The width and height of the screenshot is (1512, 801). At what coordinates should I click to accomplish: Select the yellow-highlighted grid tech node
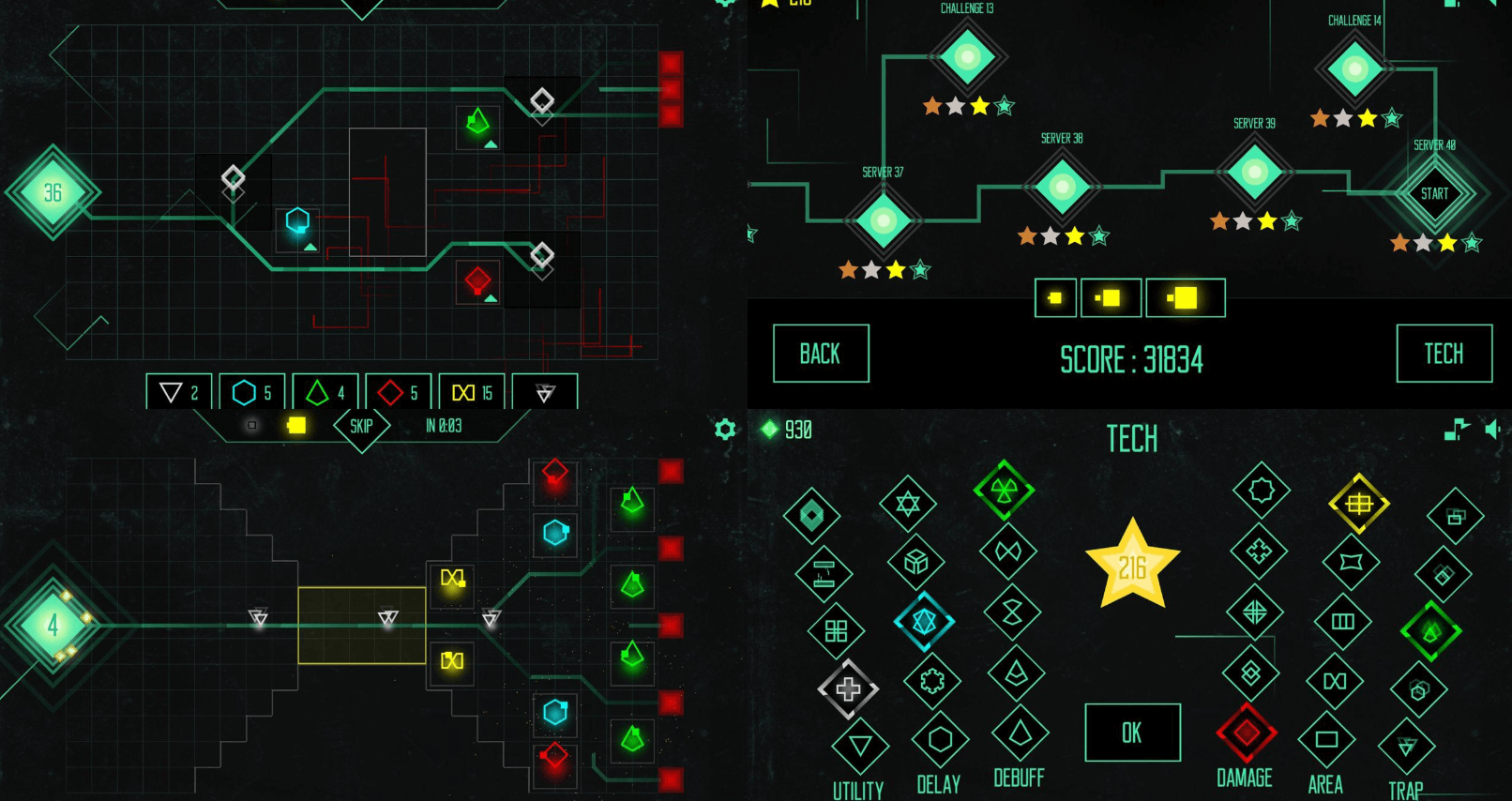tap(1358, 504)
